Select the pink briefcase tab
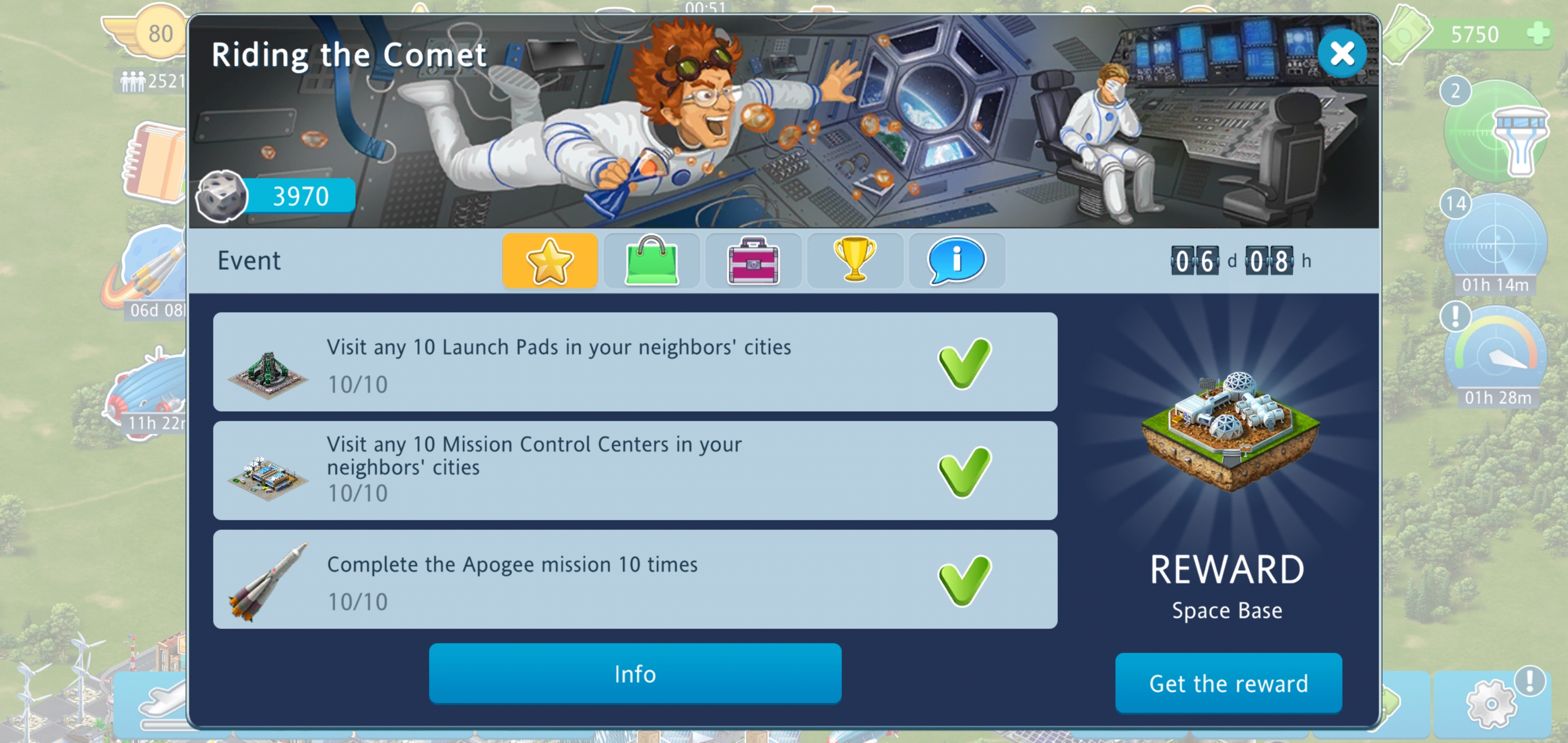 pos(753,261)
